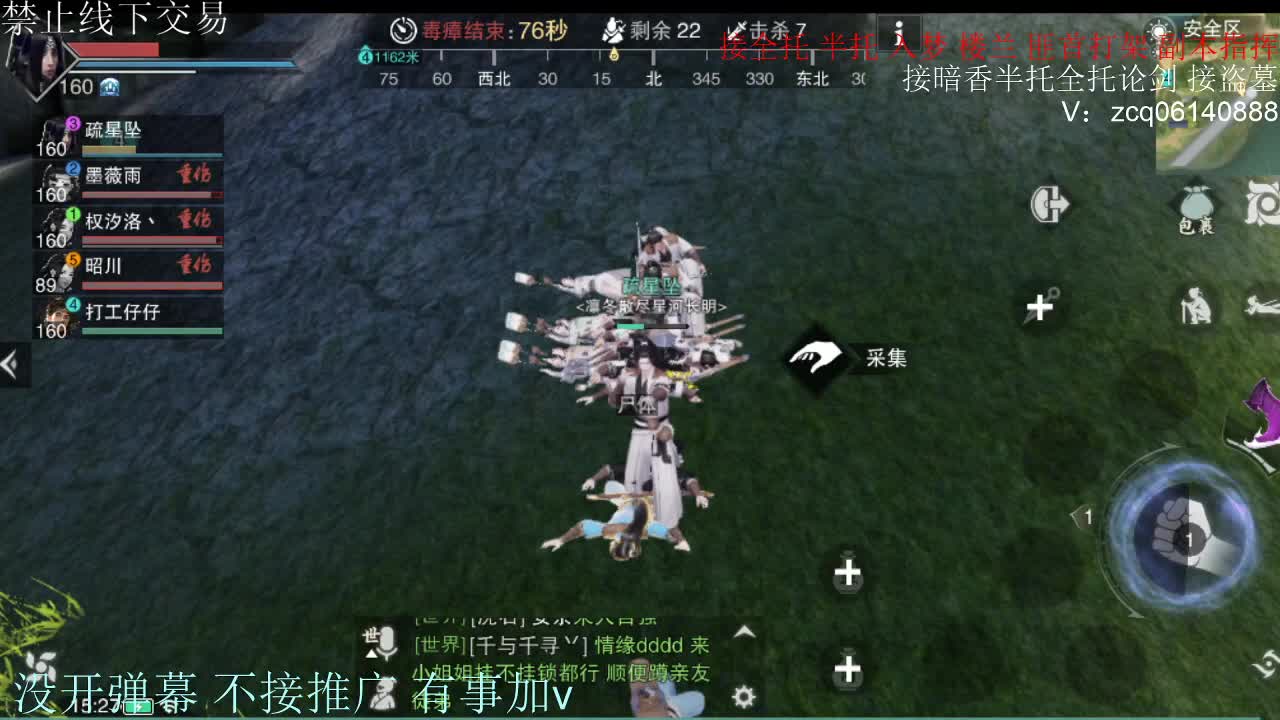Use the health potion with plus sign
1280x720 pixels.
(848, 573)
